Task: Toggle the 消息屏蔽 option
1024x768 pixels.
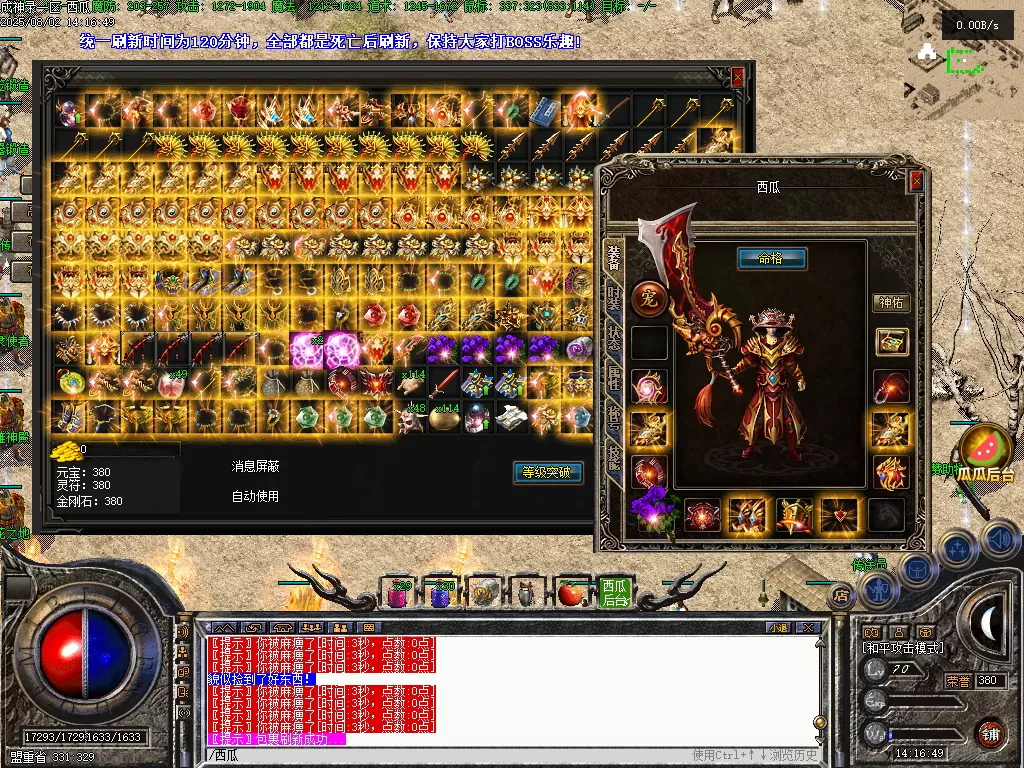Action: [255, 466]
